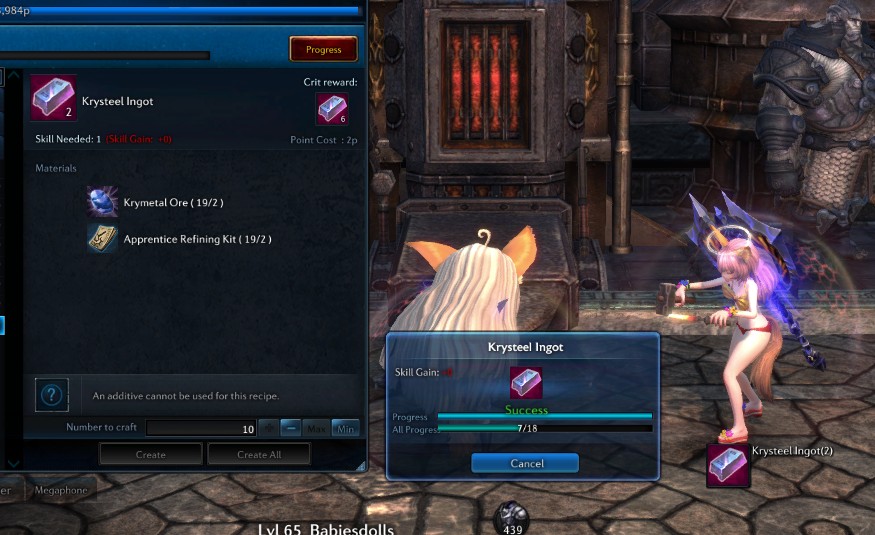Increase number to craft with plus button
875x535 pixels.
click(x=268, y=428)
